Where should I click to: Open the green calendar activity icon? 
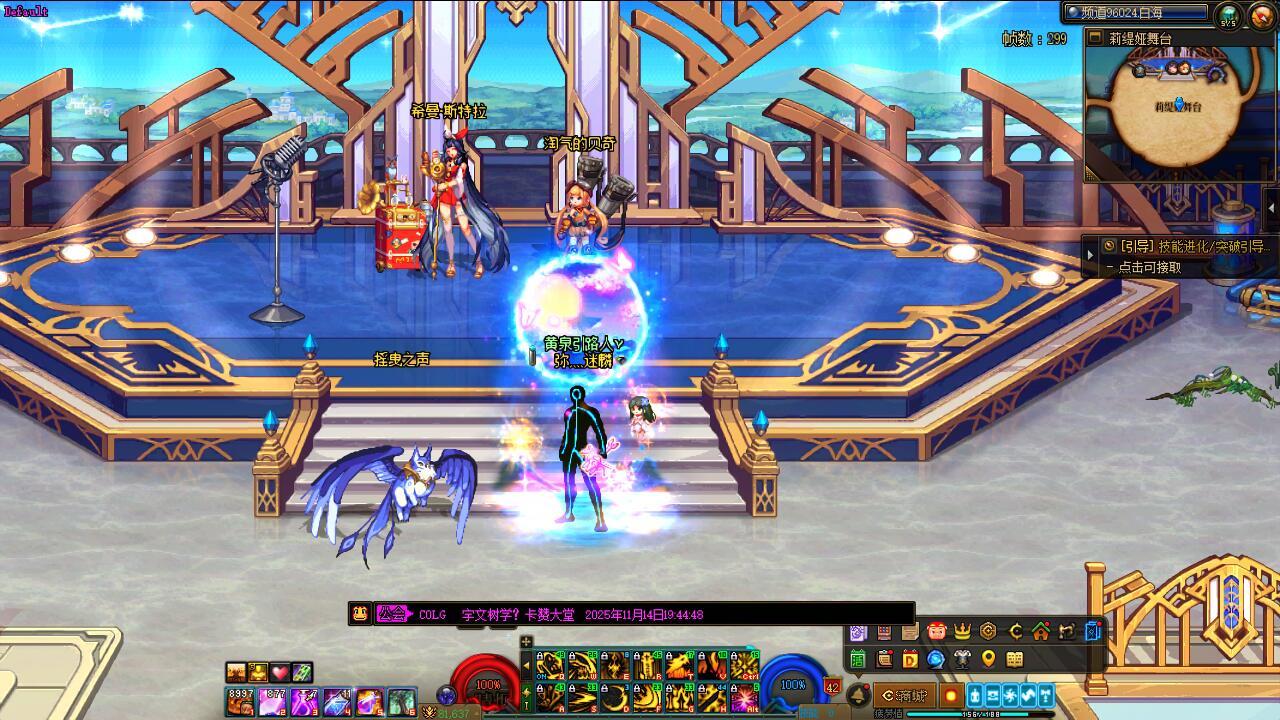857,659
